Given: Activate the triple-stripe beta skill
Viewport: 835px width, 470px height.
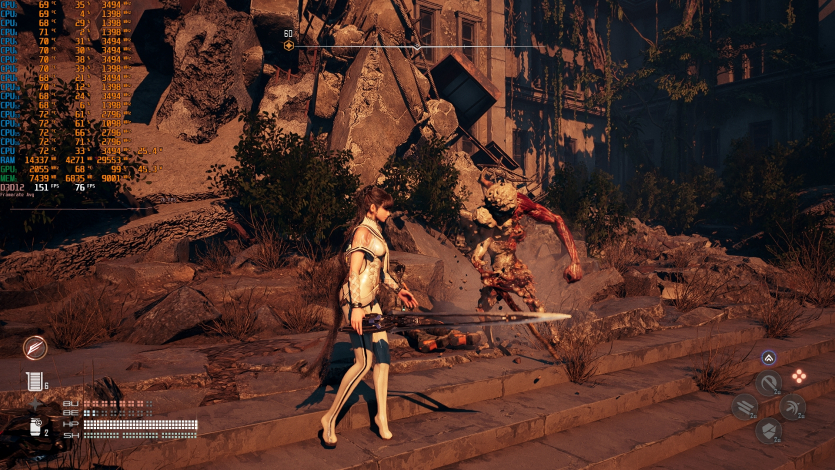Looking at the screenshot, I should (x=744, y=406).
